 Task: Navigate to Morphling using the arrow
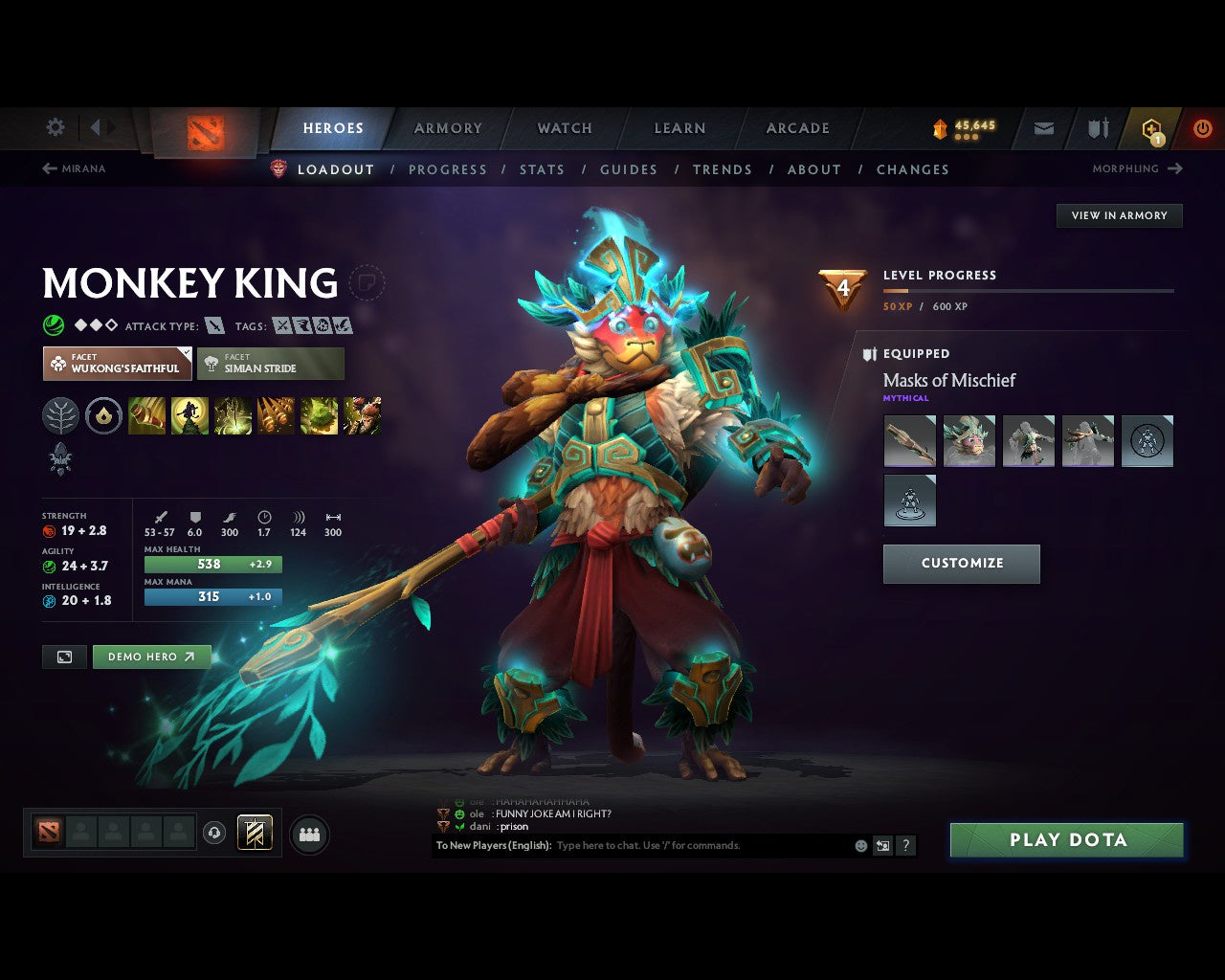click(x=1173, y=168)
